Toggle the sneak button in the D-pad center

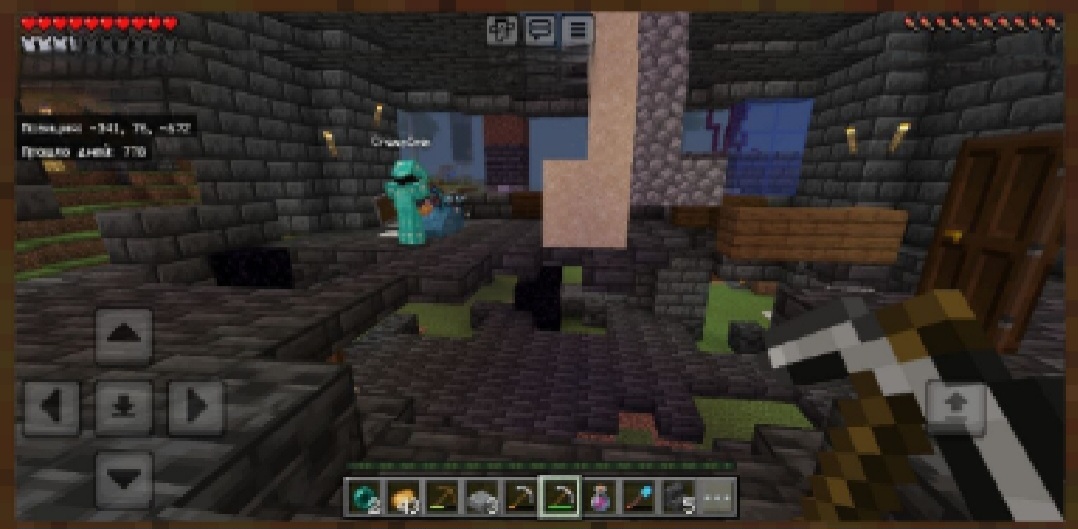click(x=124, y=407)
